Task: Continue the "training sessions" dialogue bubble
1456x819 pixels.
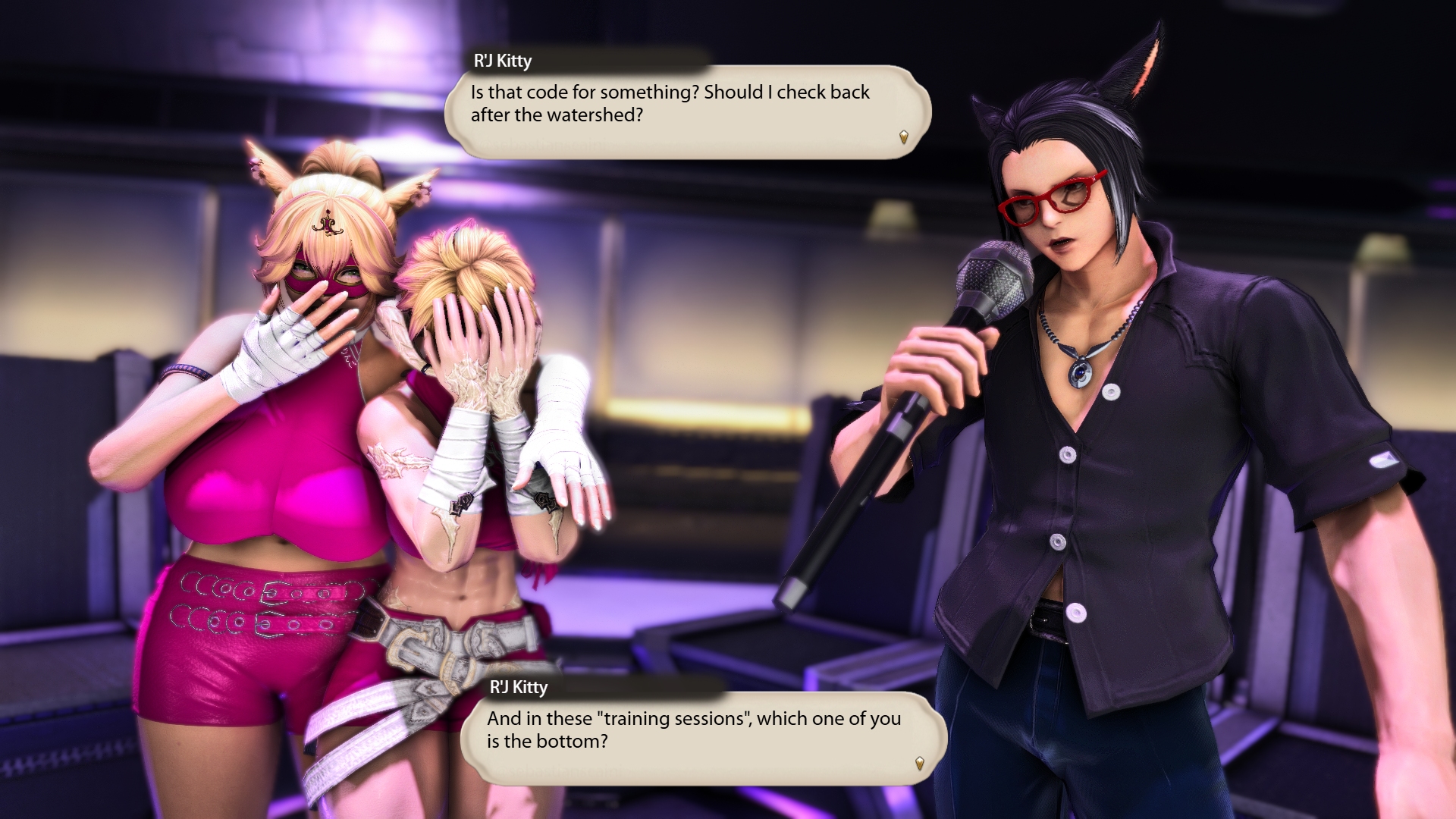Action: pos(919,763)
